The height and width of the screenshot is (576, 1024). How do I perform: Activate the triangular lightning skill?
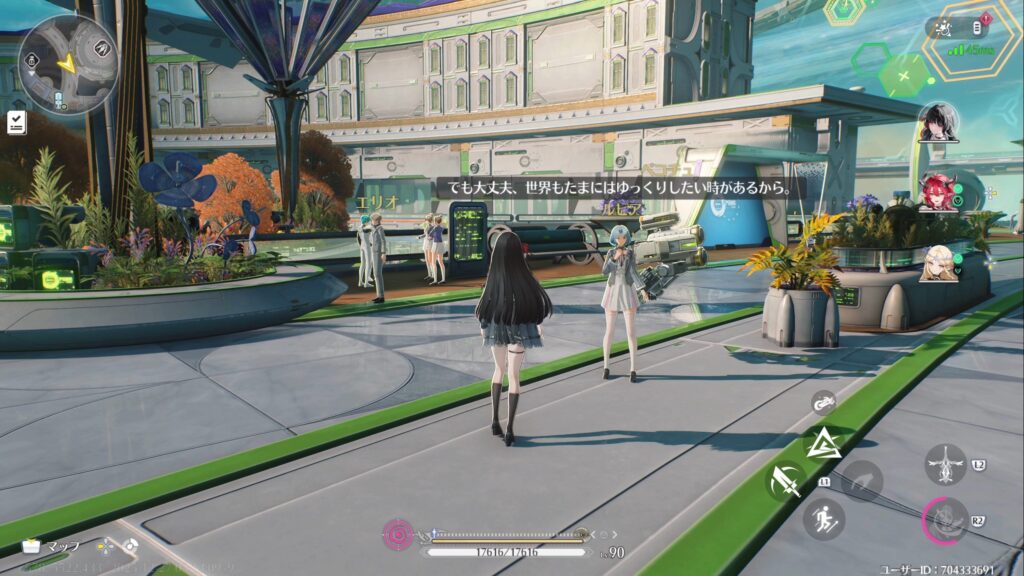pos(823,443)
